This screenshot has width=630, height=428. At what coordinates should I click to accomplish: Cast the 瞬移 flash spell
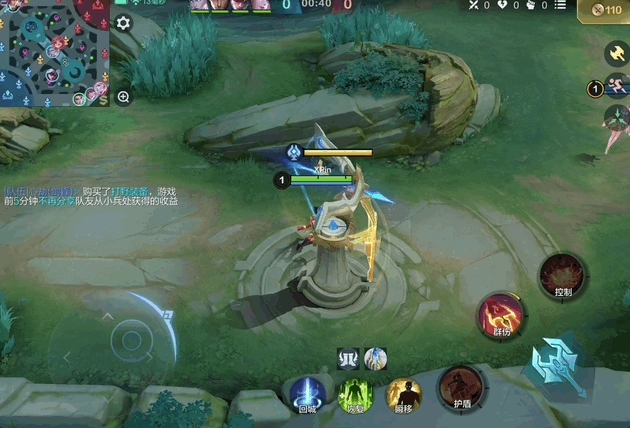pos(404,394)
